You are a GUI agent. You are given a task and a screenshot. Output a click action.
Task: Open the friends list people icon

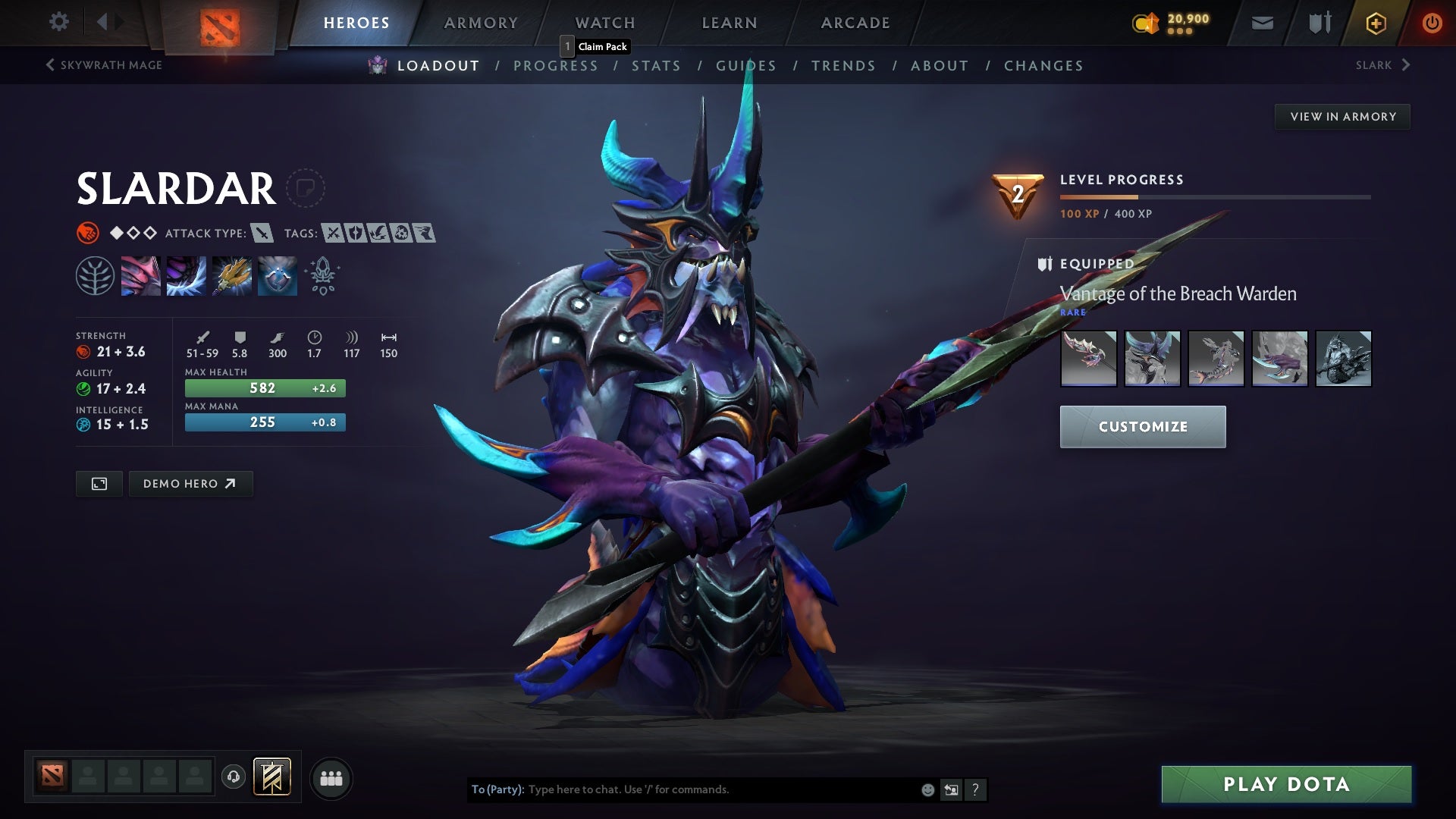tap(331, 777)
